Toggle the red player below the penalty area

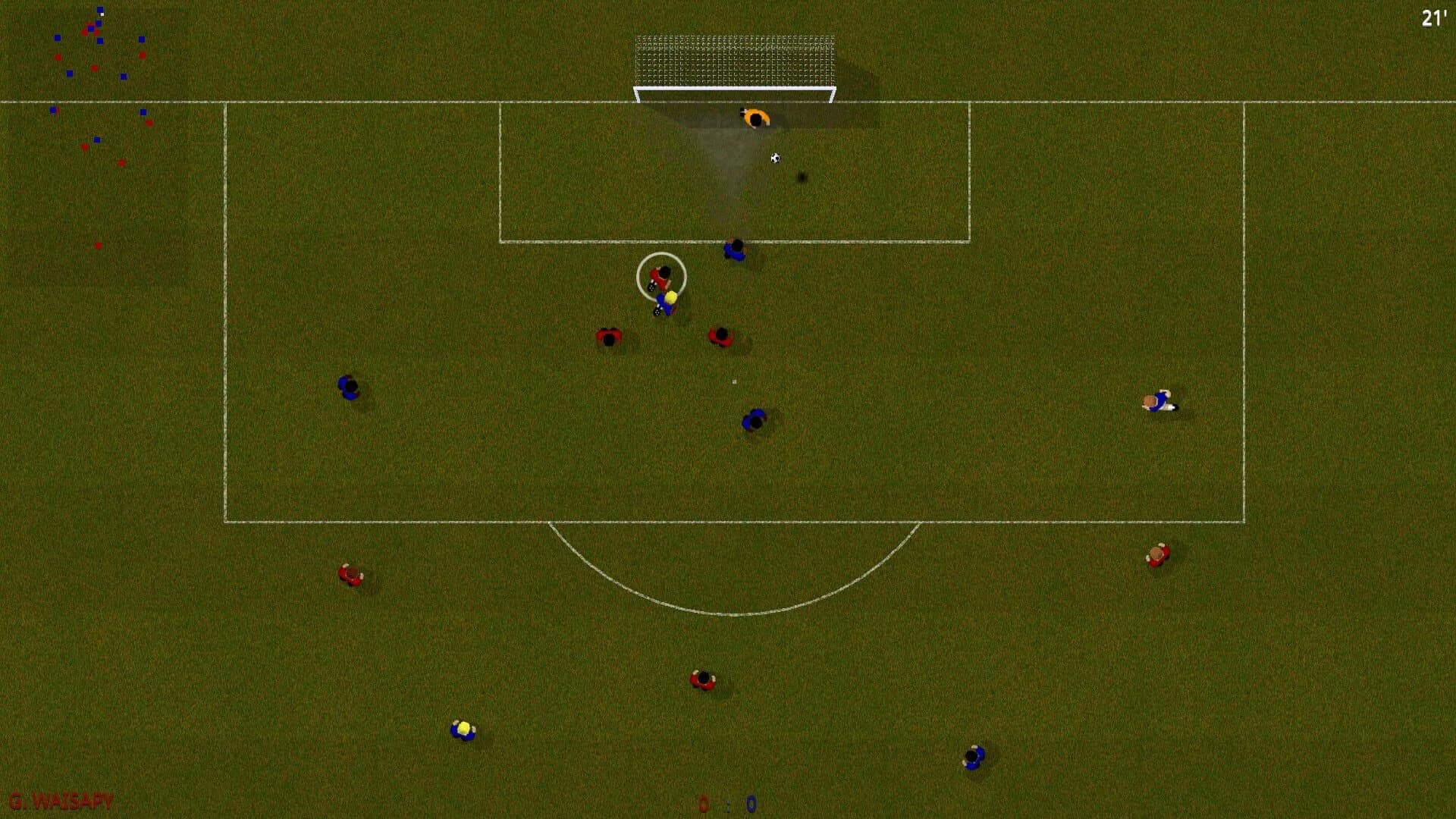pos(351,576)
